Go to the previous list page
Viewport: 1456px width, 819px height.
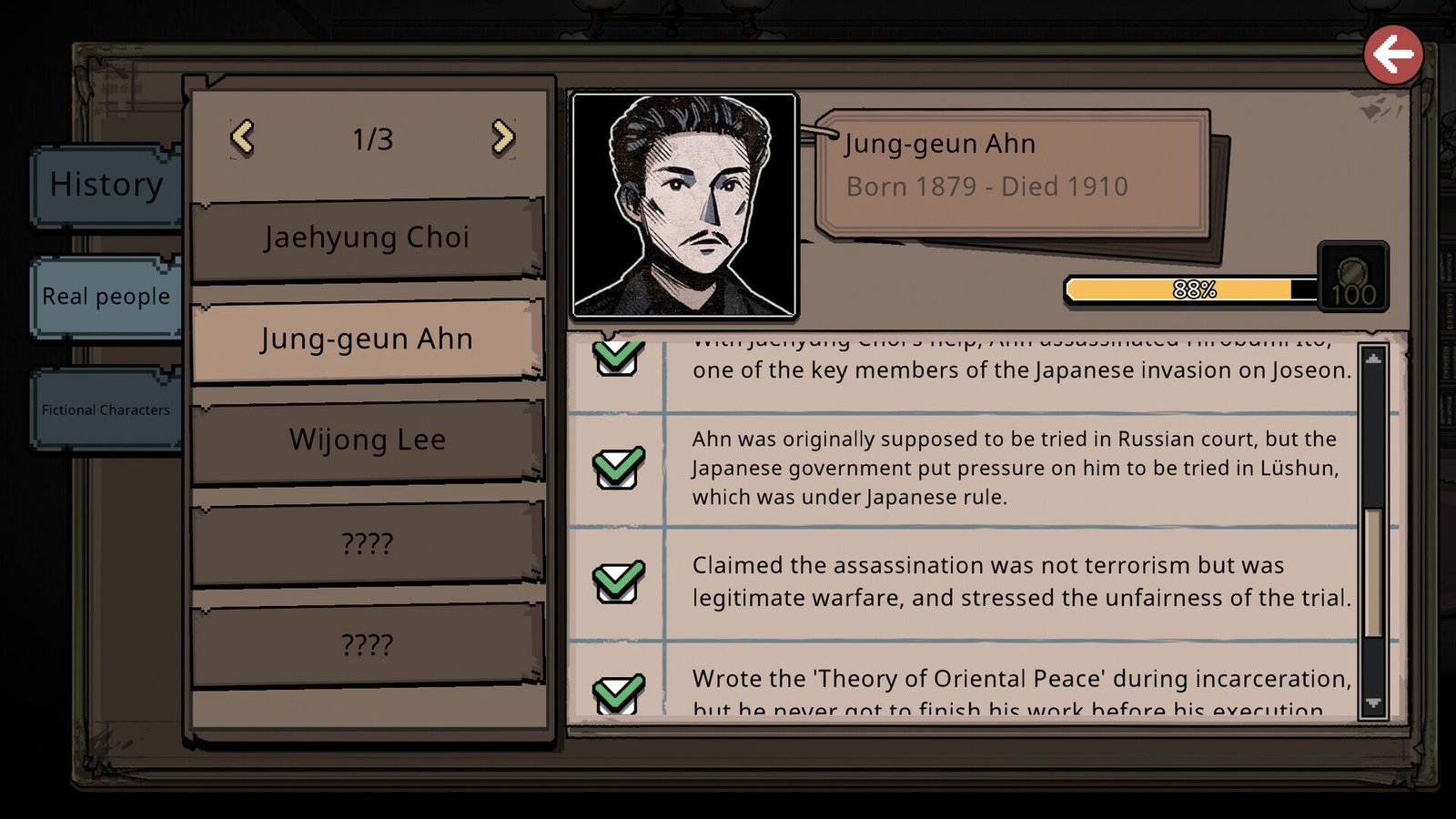(242, 138)
